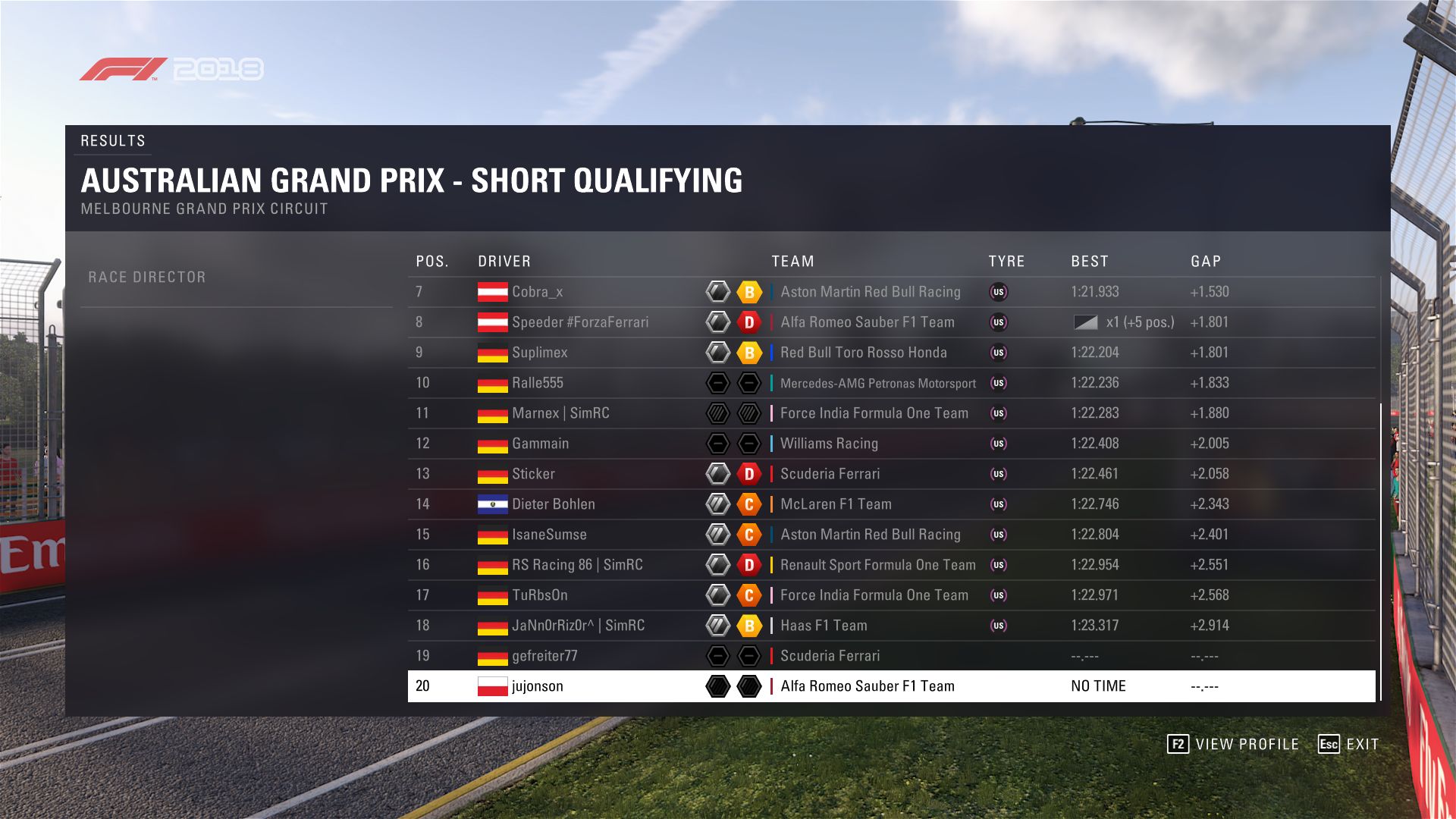Highlight the JaNn0rRiz0r^ | SimRC entry
Screen dimensions: 1456x819
pos(578,626)
